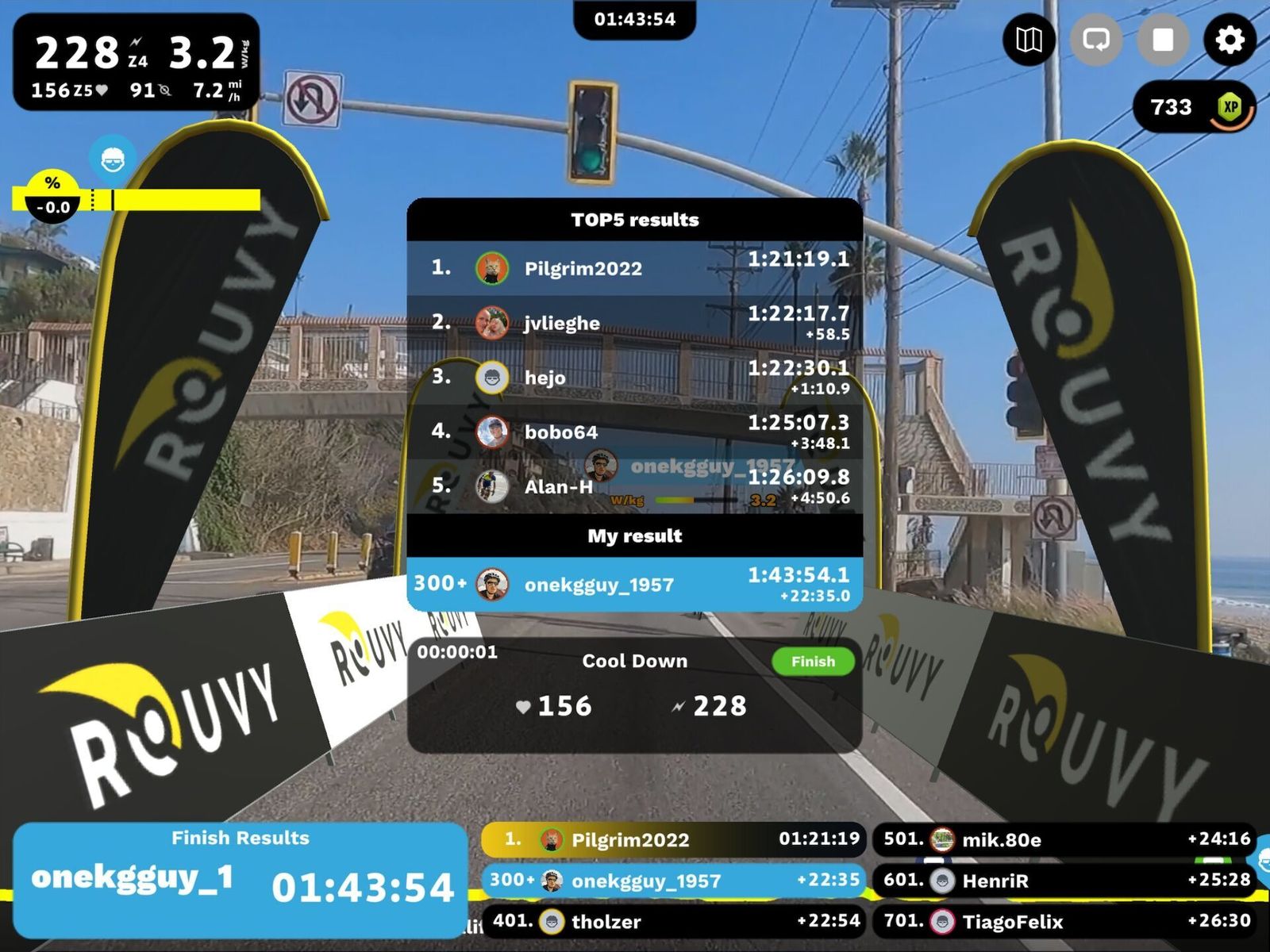Choose hejo's third place row

(x=634, y=378)
